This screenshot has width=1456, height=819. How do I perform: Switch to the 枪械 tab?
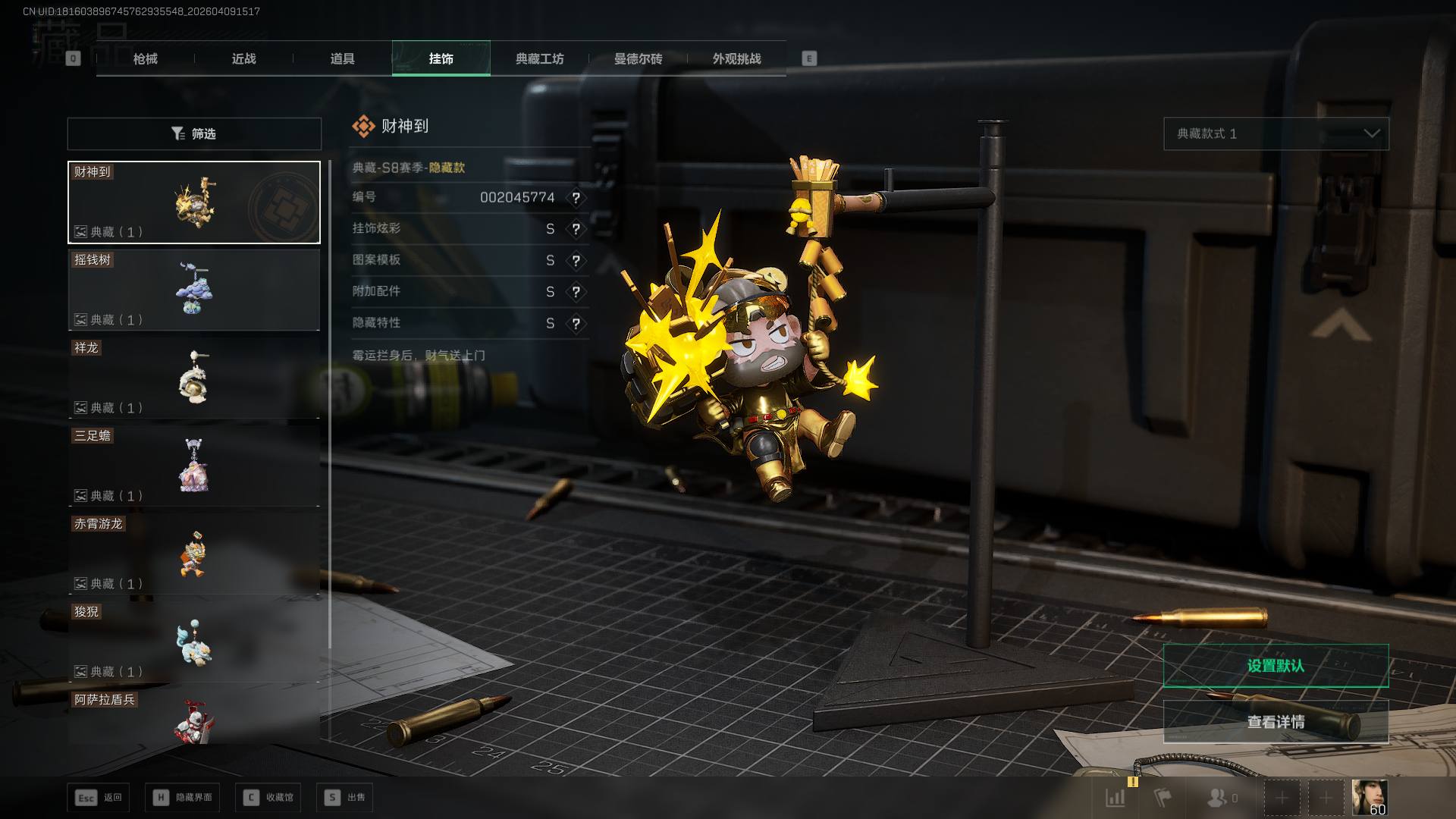coord(145,58)
